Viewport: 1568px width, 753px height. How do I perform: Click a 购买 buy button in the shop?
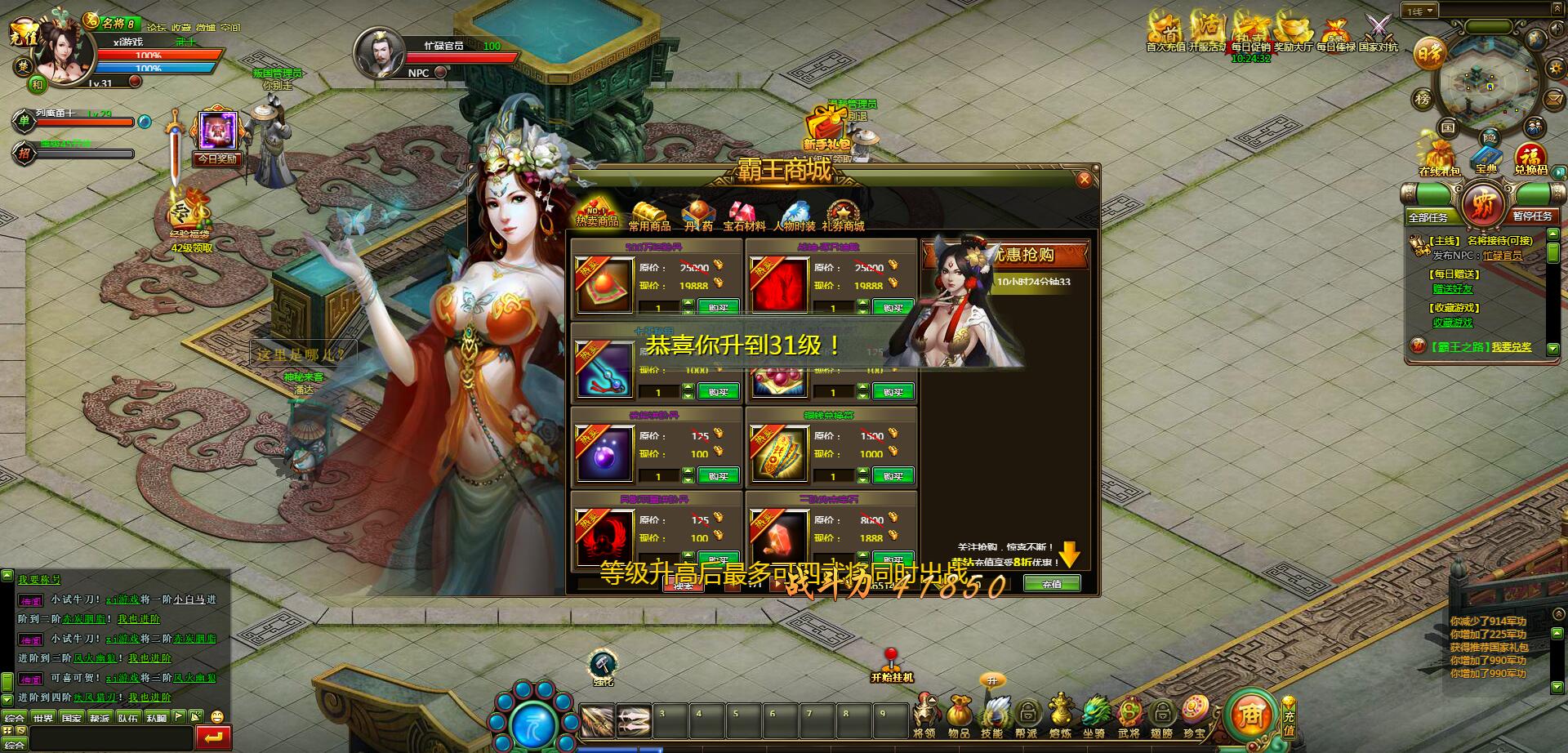[717, 306]
